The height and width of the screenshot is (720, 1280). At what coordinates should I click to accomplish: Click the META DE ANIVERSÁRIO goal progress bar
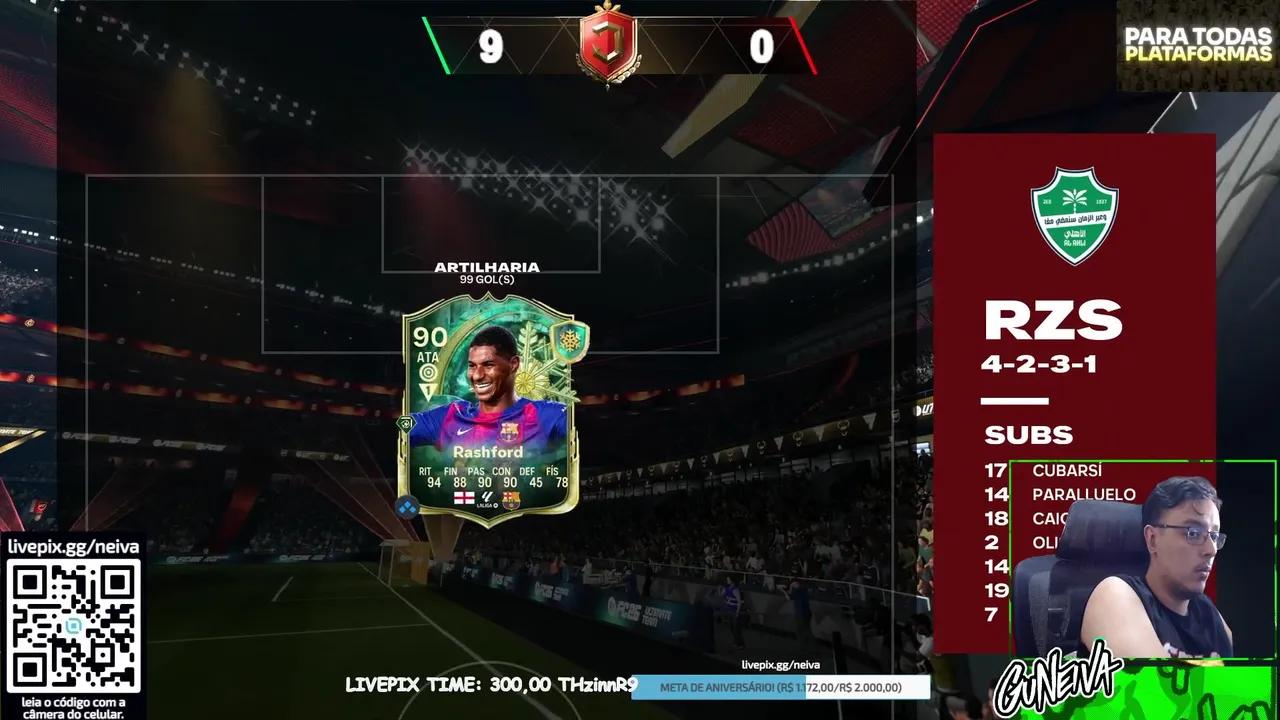(781, 687)
